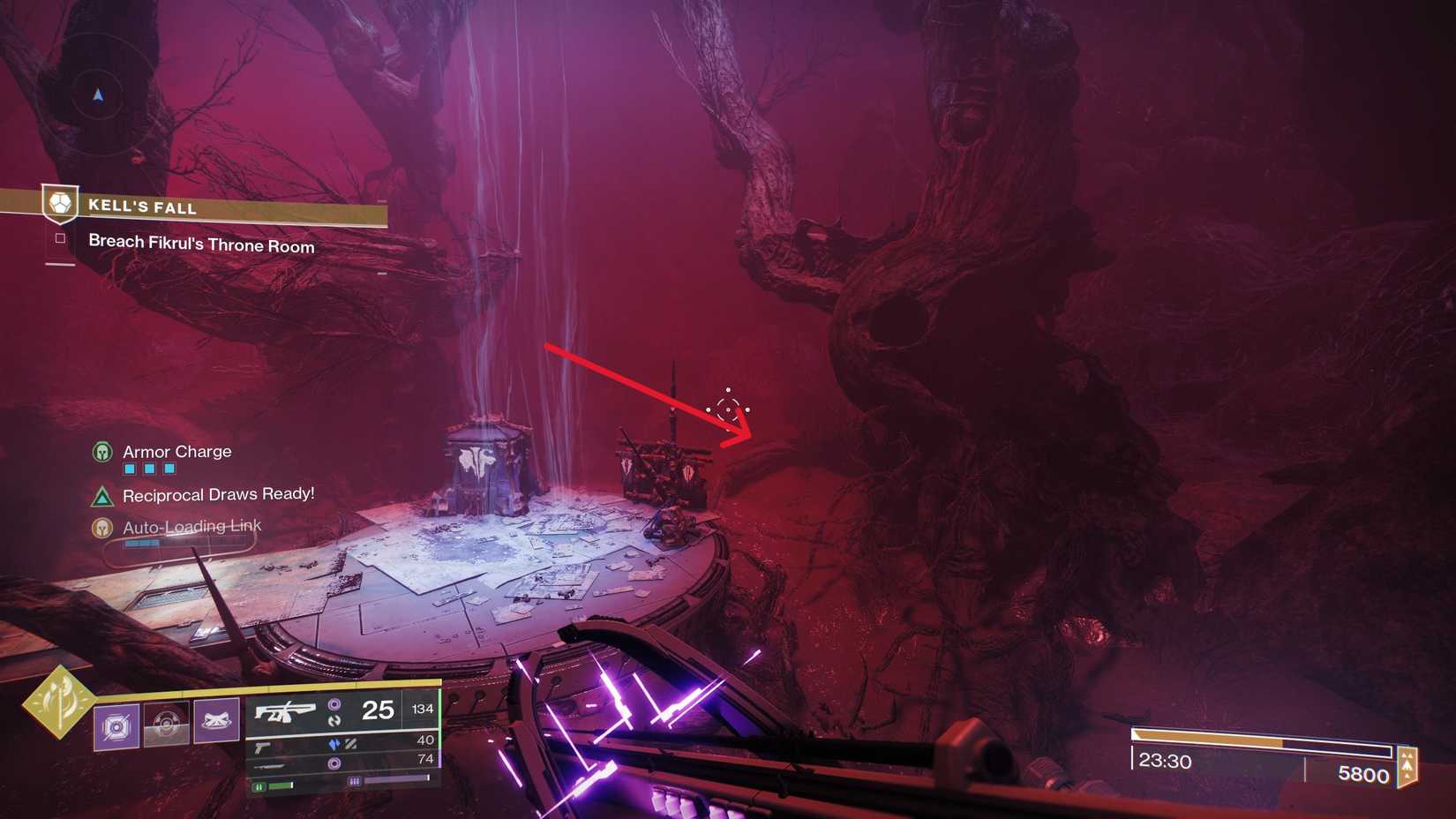The width and height of the screenshot is (1456, 819).
Task: Click the Reciprocal Draws Ready triangle icon
Action: (102, 496)
